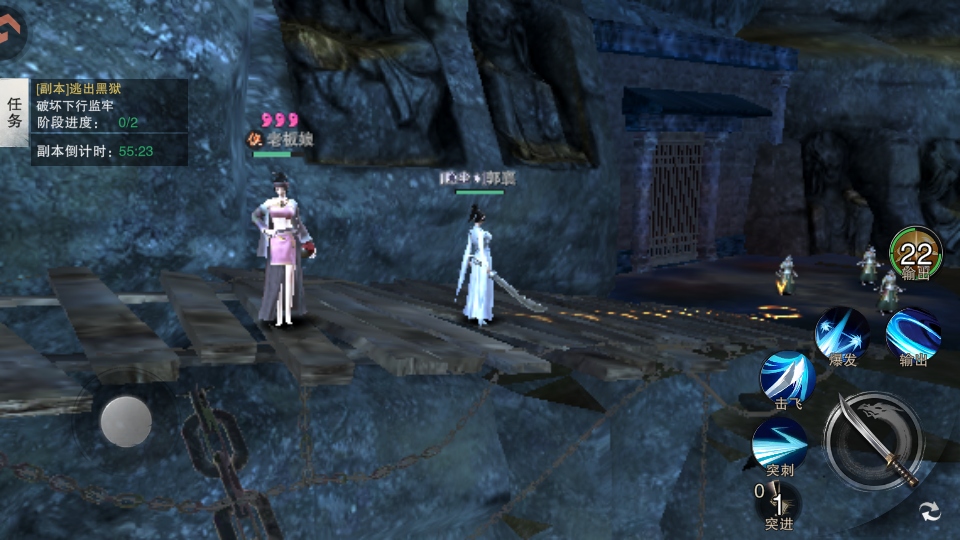This screenshot has height=540, width=960.
Task: Click the swap arrows refresh icon
Action: pyautogui.click(x=930, y=511)
